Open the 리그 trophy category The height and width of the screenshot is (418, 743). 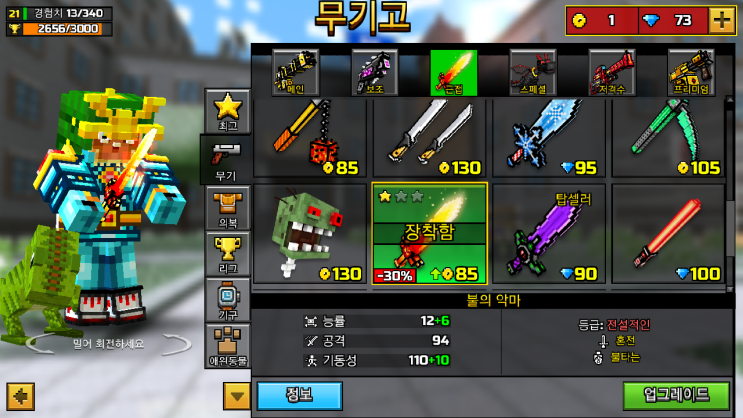[x=227, y=254]
